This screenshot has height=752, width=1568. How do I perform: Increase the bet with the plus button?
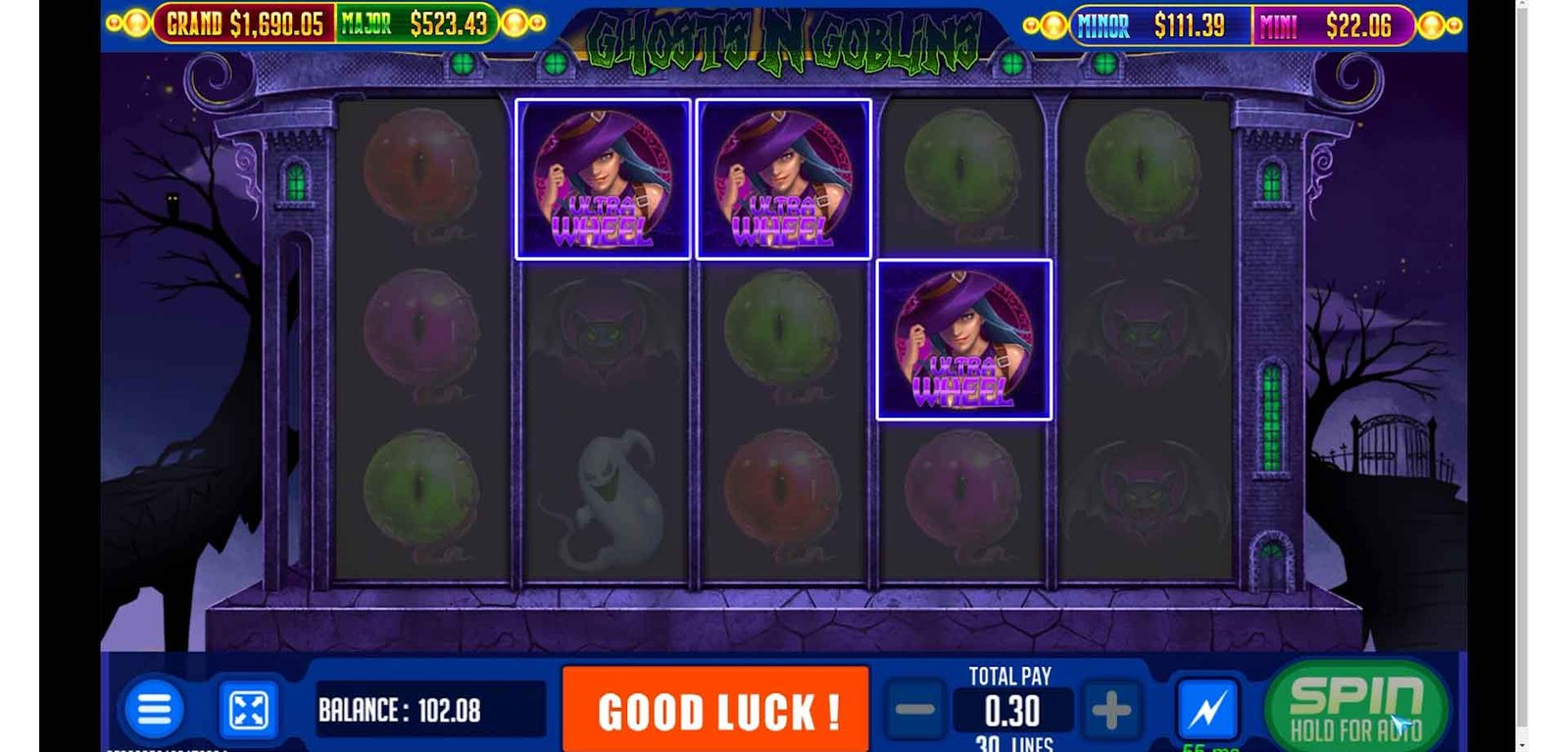1110,710
